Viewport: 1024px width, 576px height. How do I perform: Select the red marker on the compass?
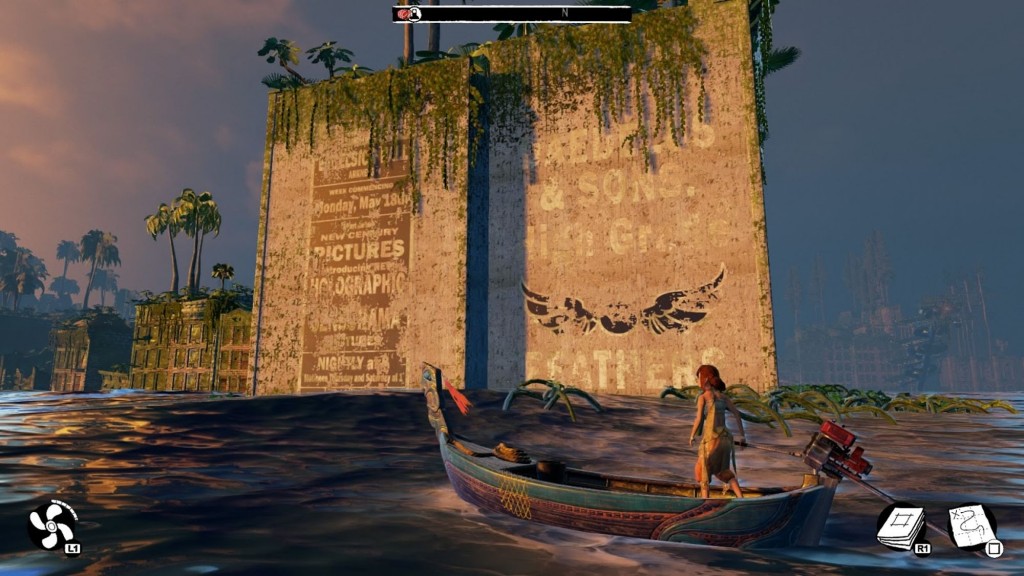[x=405, y=13]
